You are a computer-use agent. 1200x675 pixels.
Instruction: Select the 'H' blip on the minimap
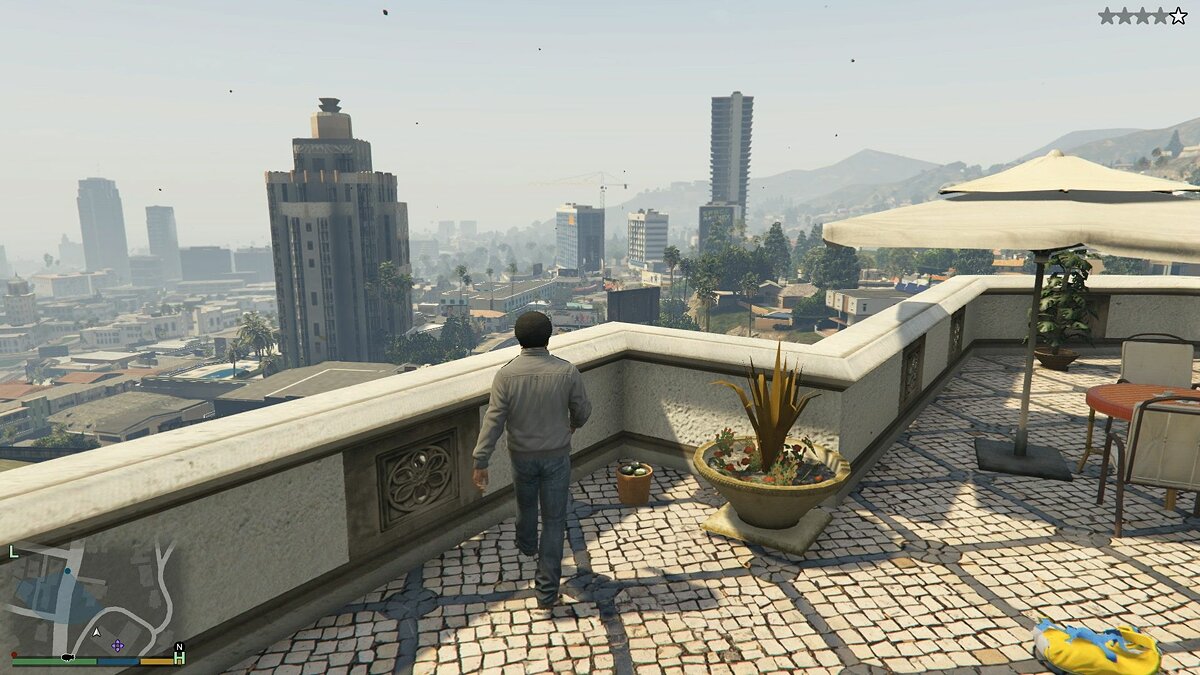pyautogui.click(x=179, y=660)
